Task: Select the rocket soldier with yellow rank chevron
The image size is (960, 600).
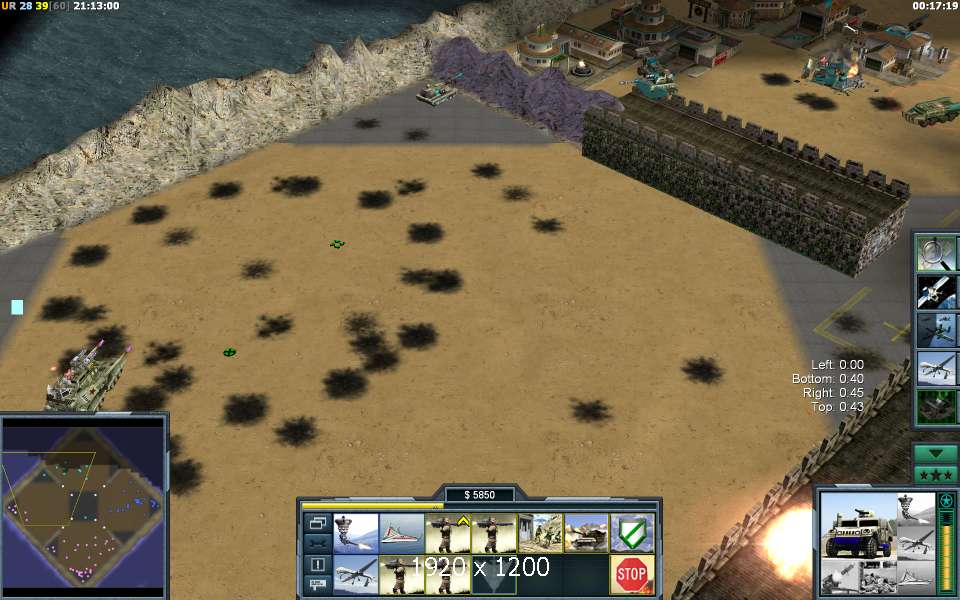Action: [x=448, y=533]
